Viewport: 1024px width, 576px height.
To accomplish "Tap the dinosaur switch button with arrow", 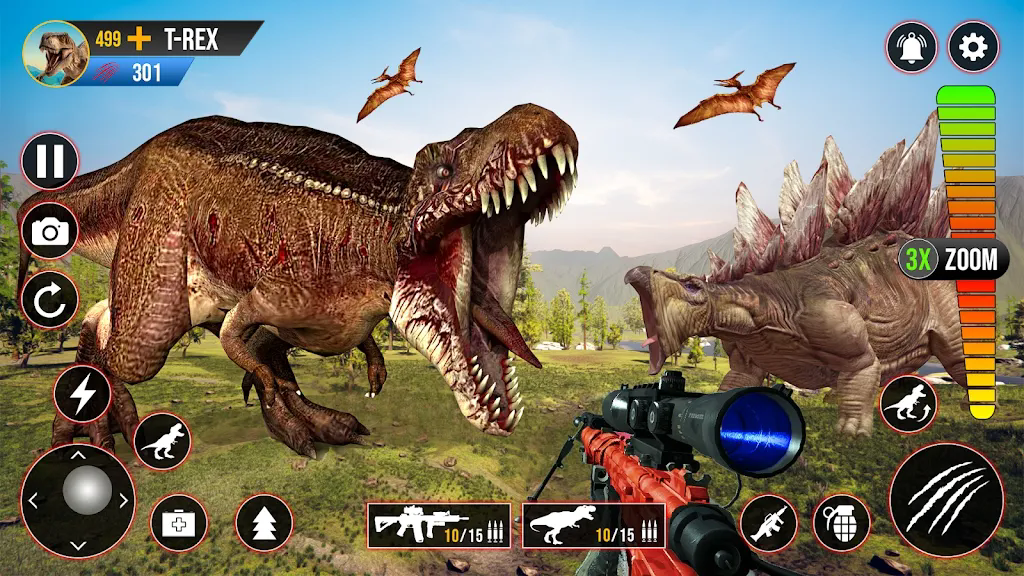I will pyautogui.click(x=908, y=404).
